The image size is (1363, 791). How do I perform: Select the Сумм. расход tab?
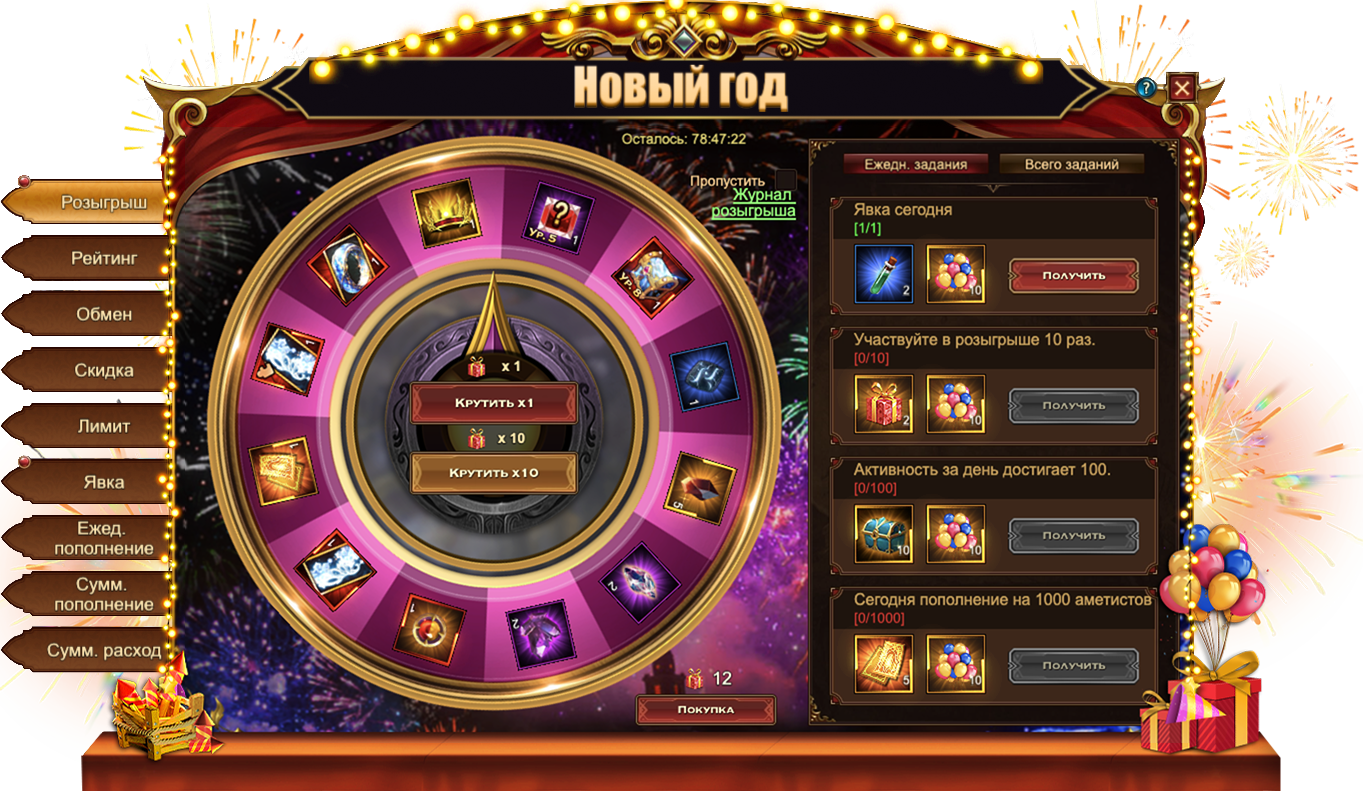[x=103, y=650]
